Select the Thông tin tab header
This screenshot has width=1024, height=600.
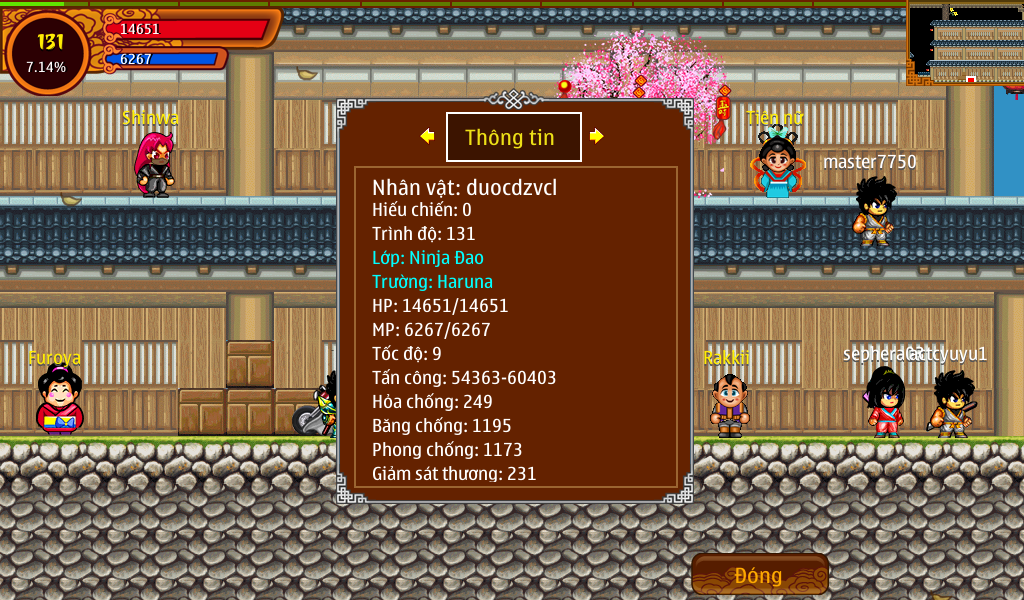point(513,137)
